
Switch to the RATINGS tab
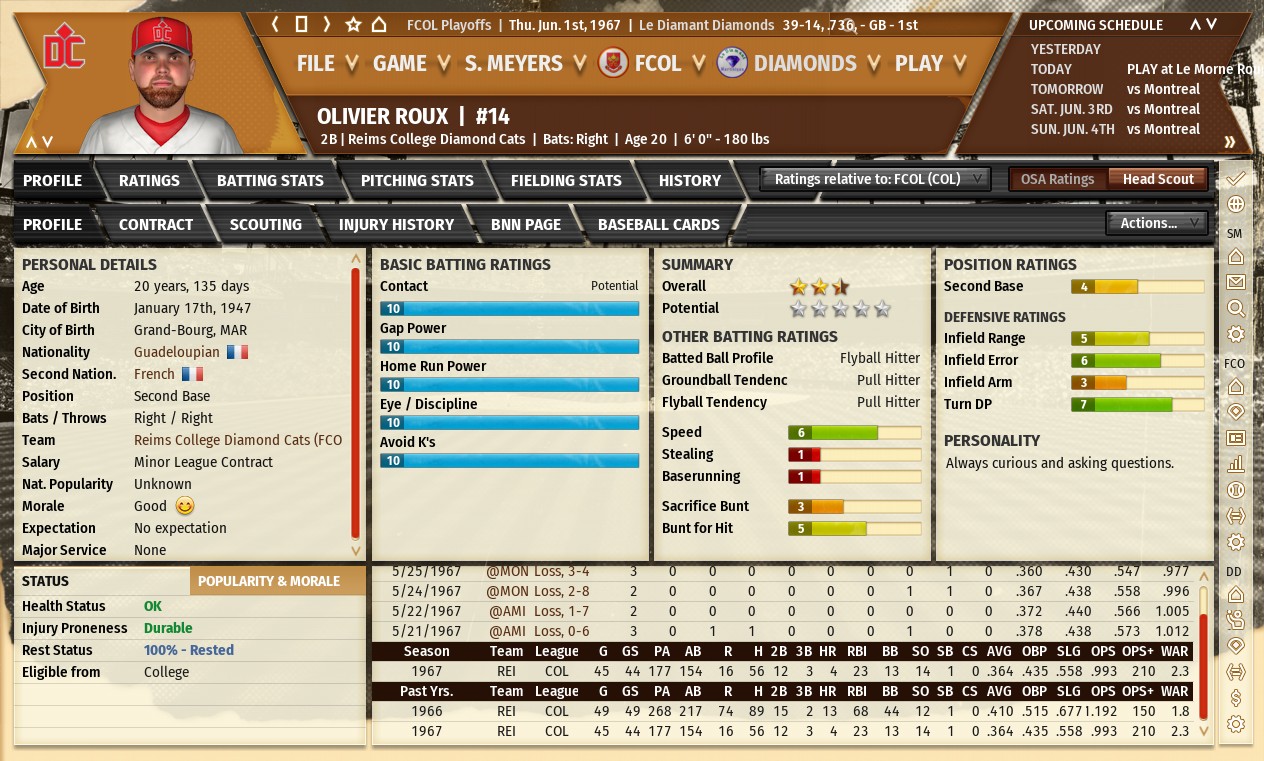coord(149,181)
